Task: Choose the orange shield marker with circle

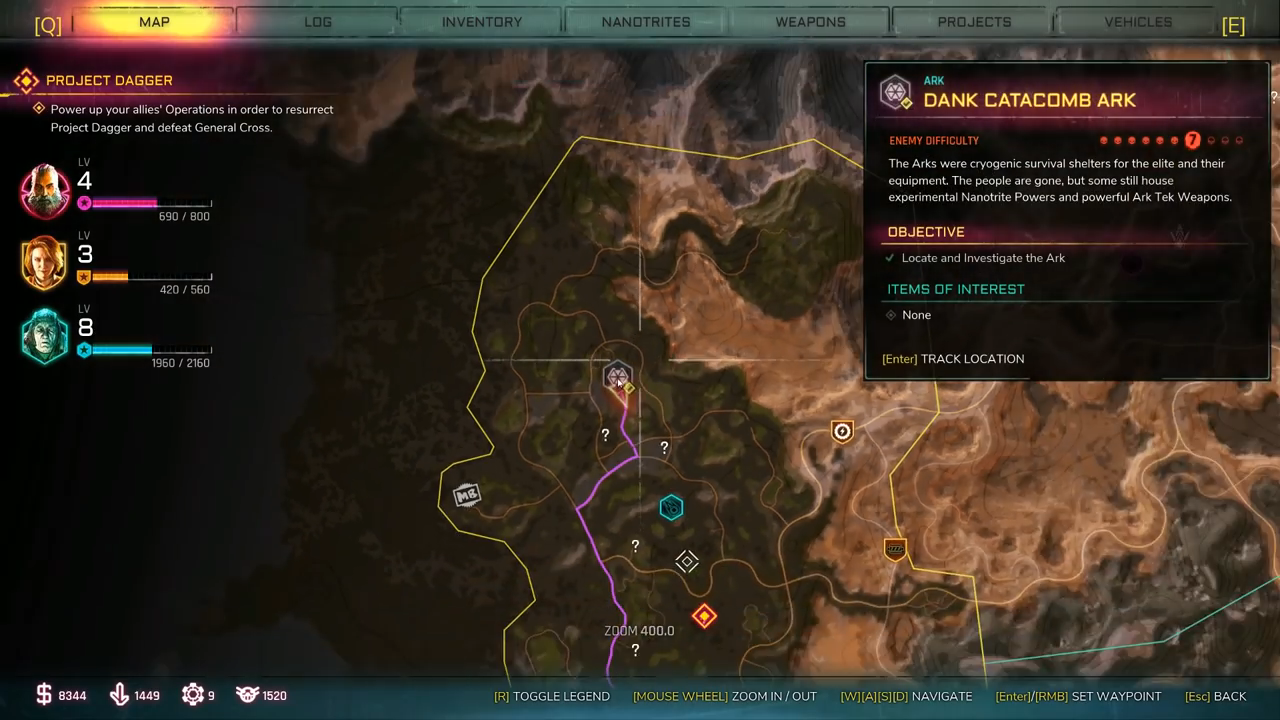Action: (x=842, y=431)
